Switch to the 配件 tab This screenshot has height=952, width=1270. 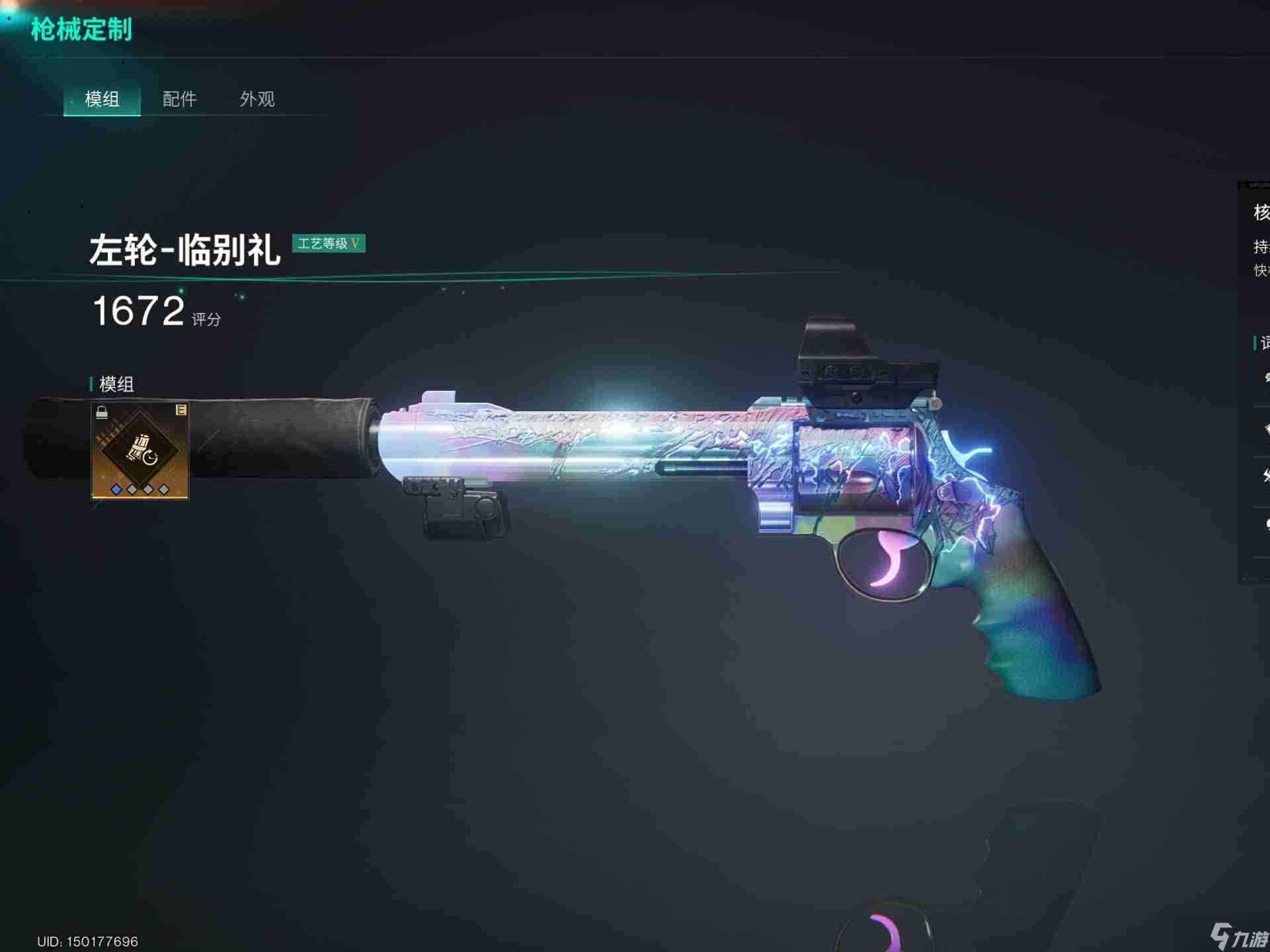pos(178,99)
